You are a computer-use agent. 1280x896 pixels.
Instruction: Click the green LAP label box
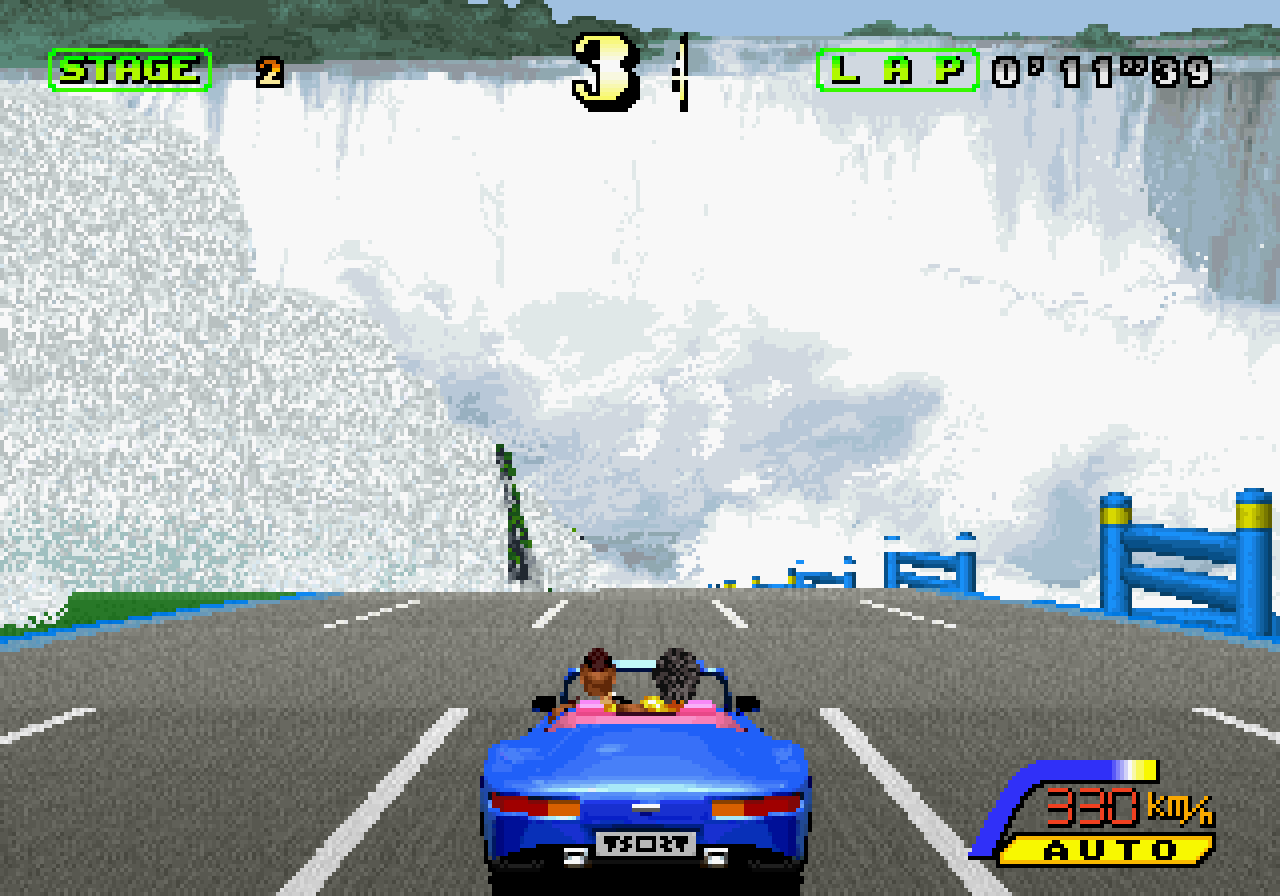tap(897, 70)
